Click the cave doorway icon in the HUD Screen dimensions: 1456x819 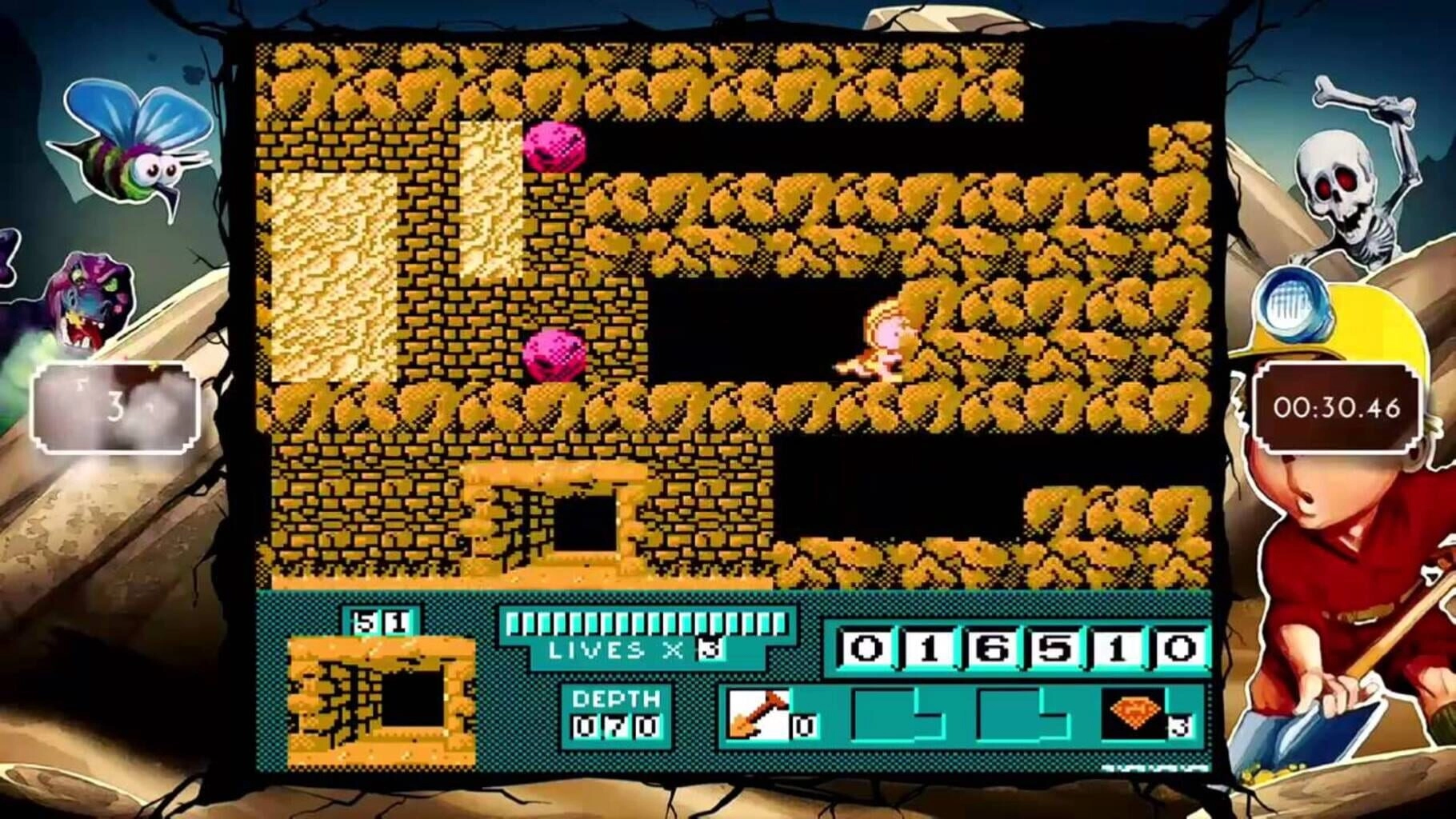click(383, 700)
